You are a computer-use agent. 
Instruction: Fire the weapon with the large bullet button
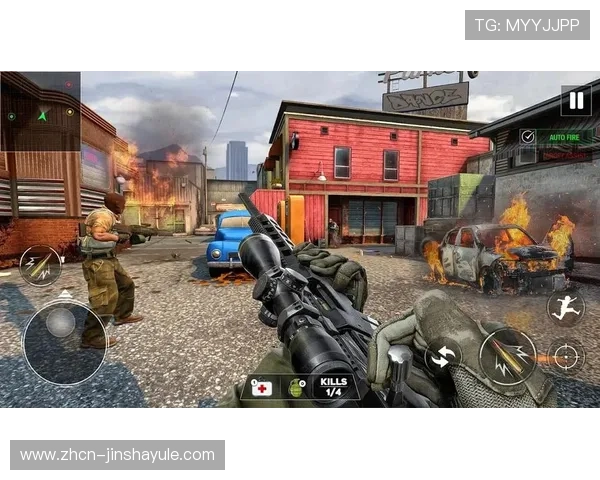coord(507,356)
